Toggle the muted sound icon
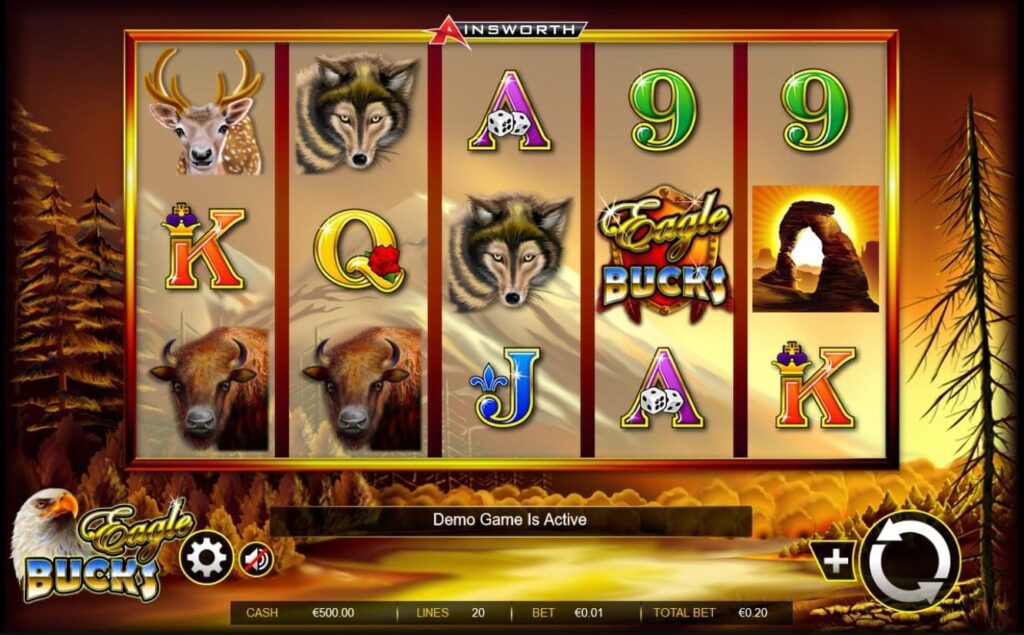 [x=255, y=559]
